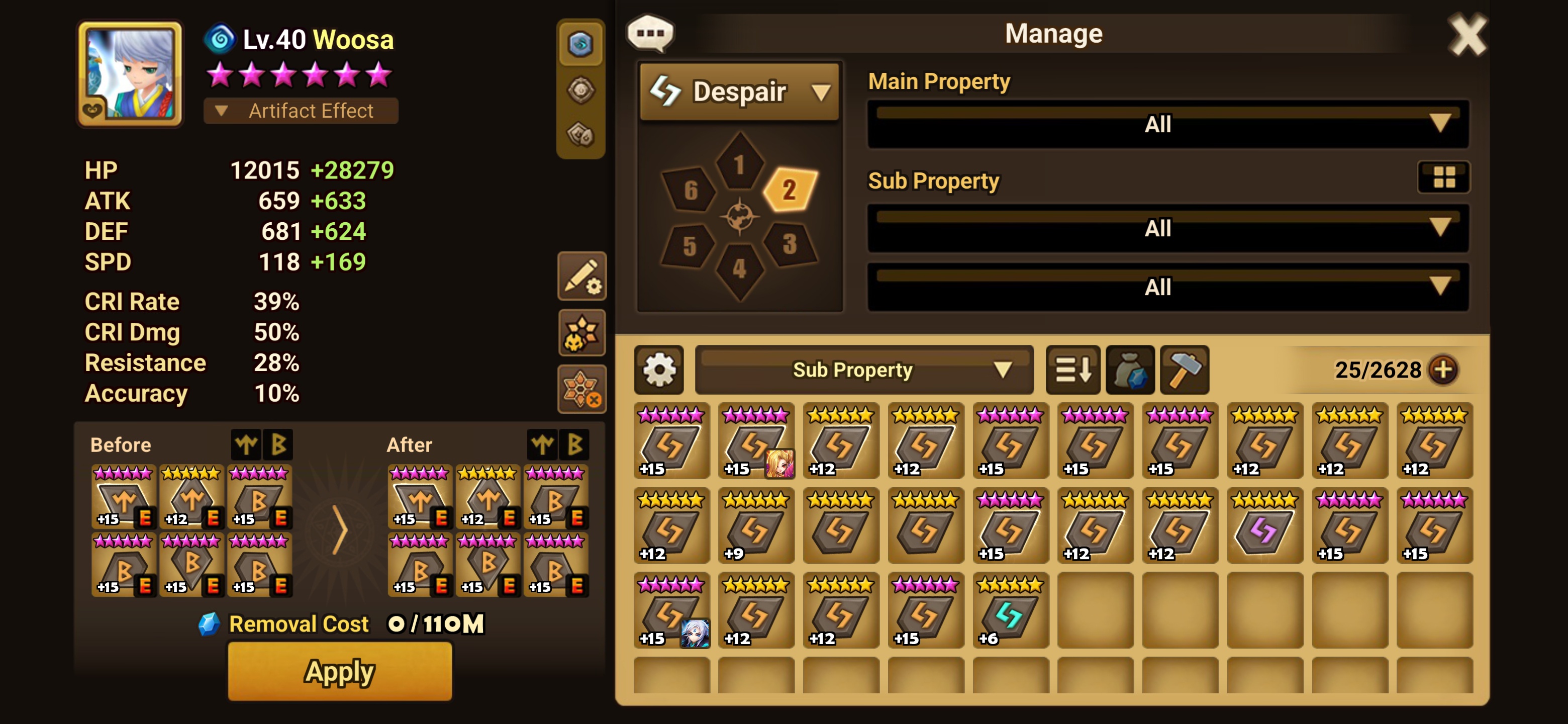
Task: Open the gear settings for rune list
Action: coord(658,370)
